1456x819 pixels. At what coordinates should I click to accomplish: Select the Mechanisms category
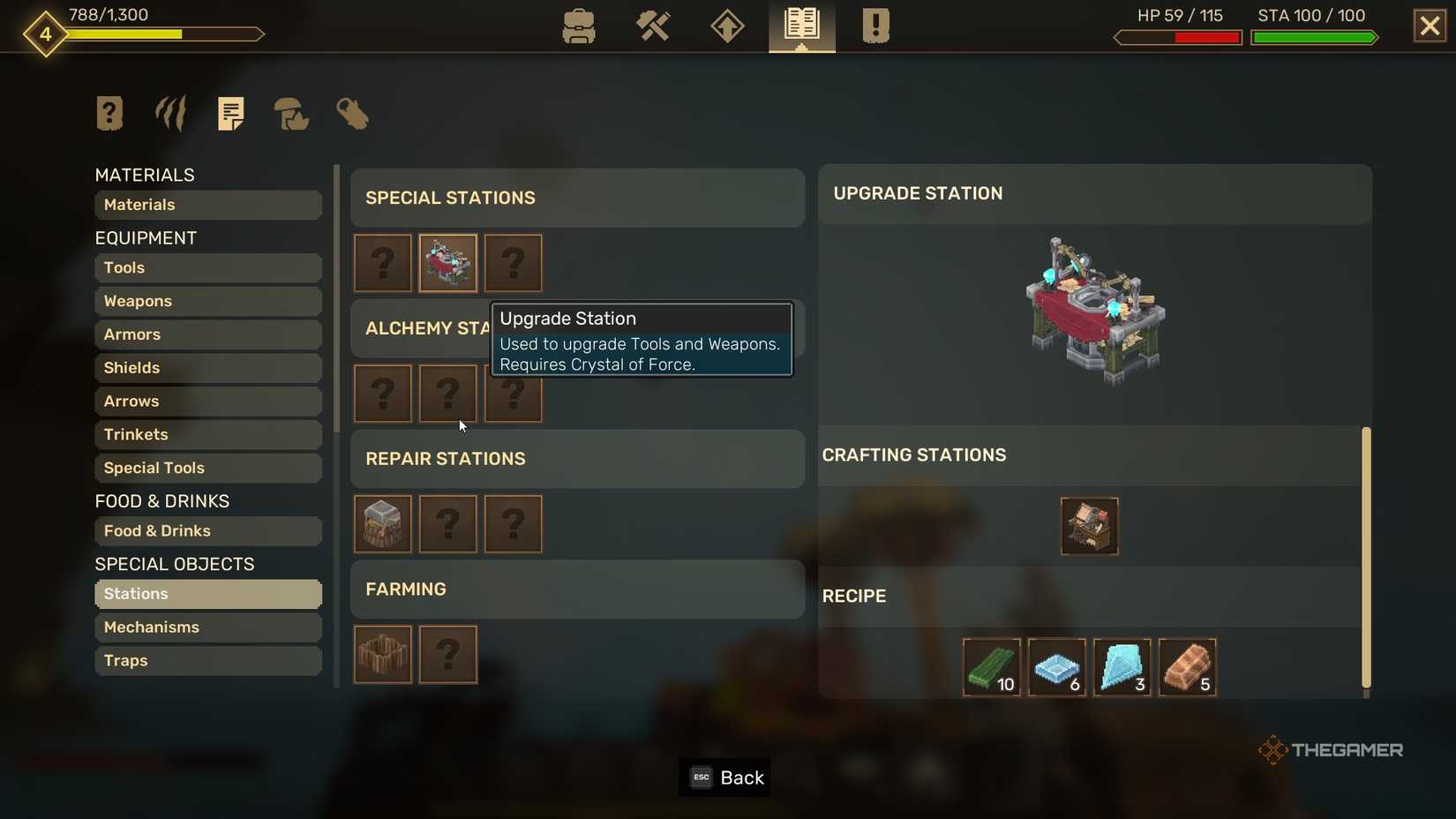[208, 627]
